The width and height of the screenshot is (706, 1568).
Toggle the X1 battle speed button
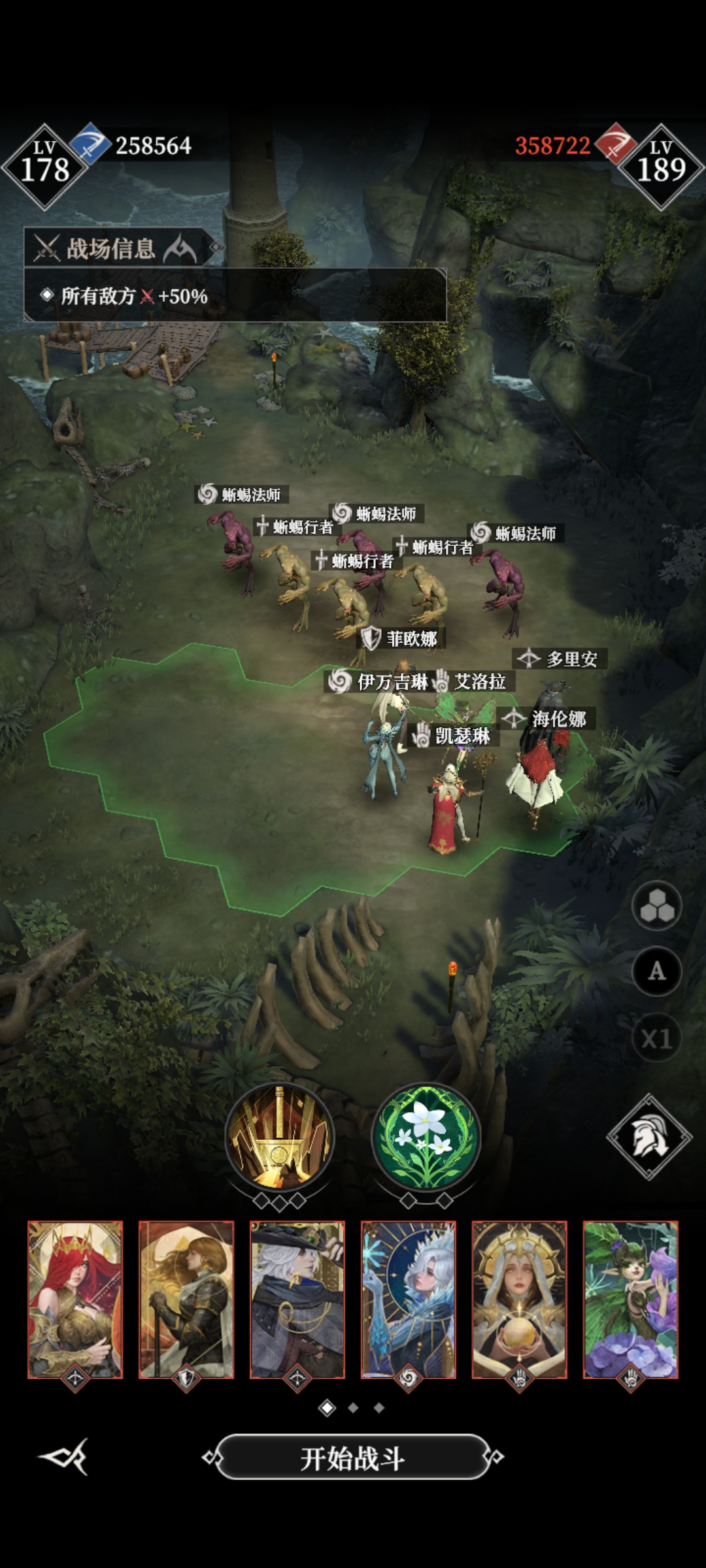[x=656, y=1038]
